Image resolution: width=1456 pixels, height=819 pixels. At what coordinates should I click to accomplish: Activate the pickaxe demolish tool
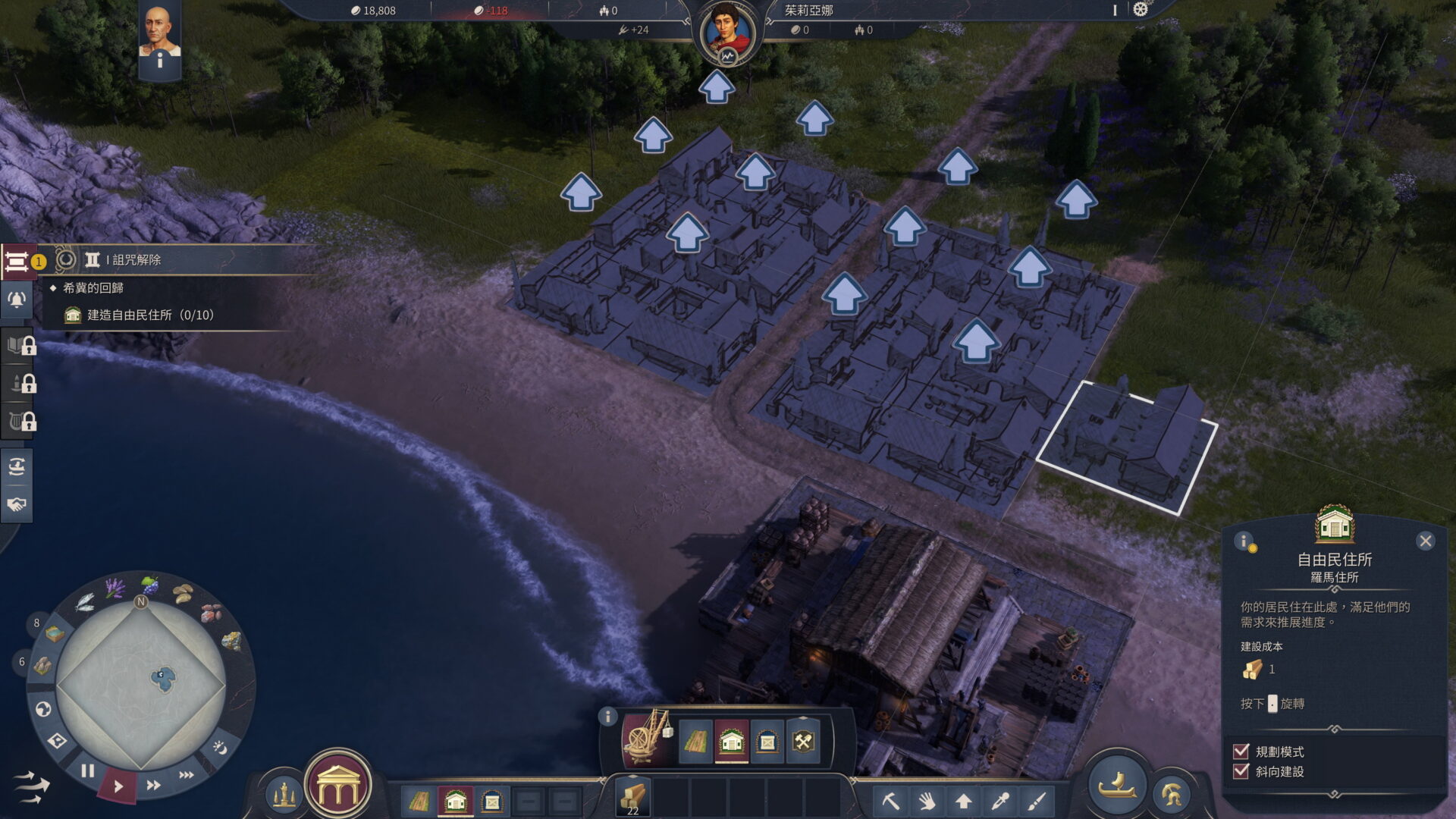point(890,801)
